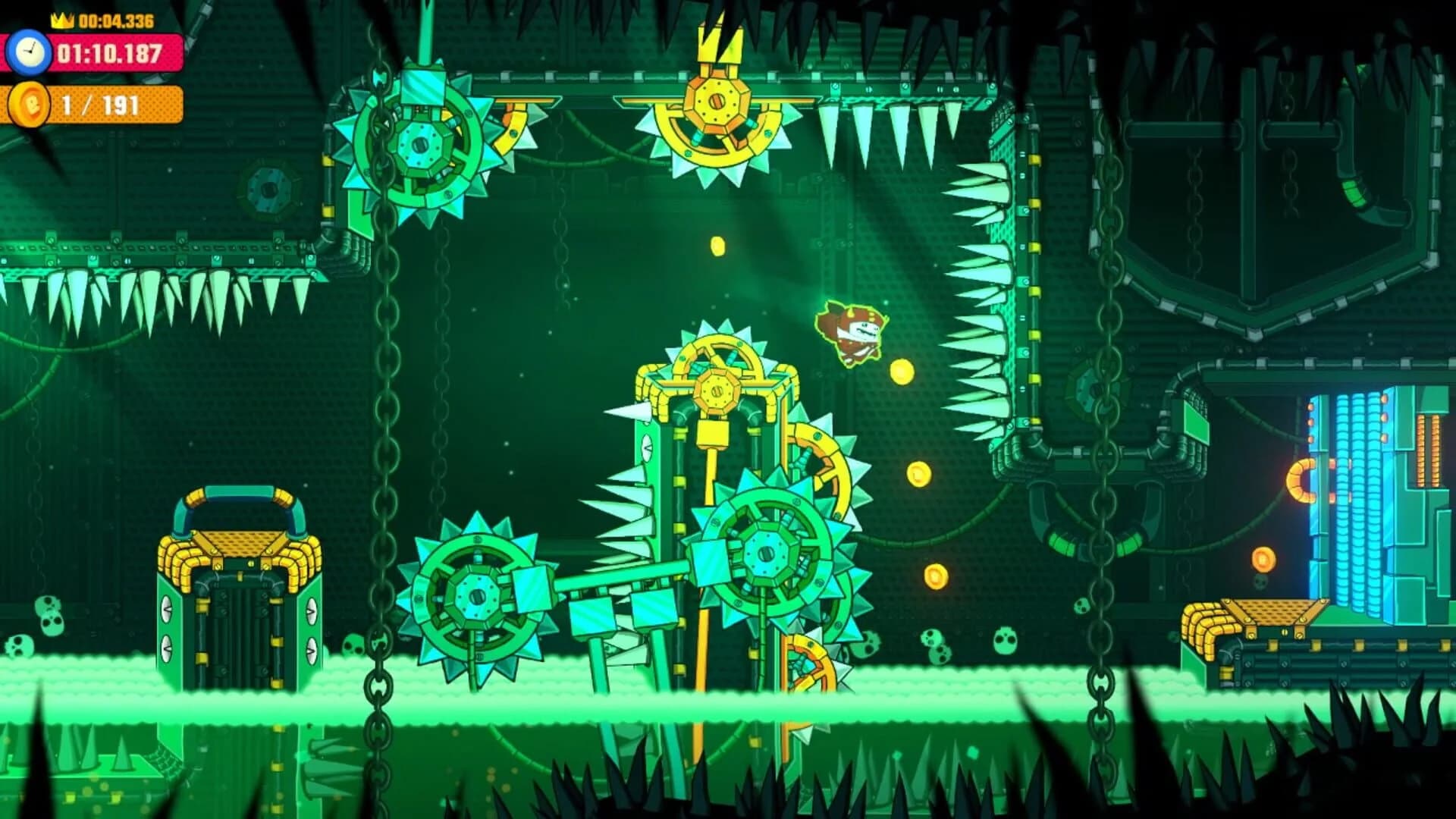Click the yellow gear on the central tower
Screen dimensions: 1456x819
point(716,390)
